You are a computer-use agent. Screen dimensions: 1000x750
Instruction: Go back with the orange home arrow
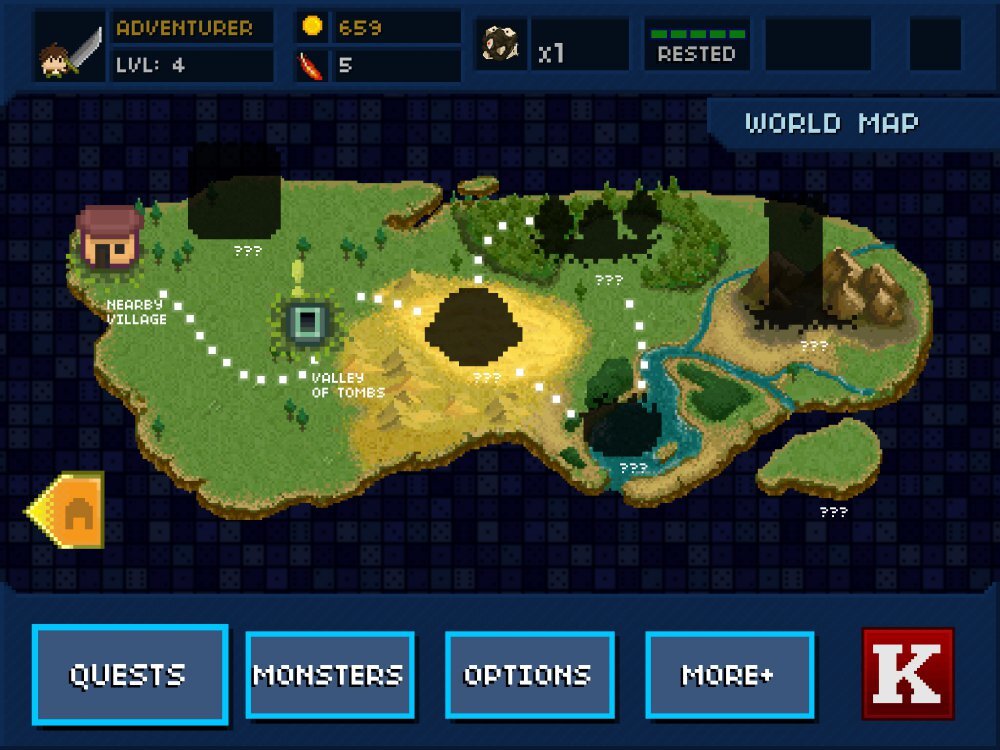click(67, 510)
